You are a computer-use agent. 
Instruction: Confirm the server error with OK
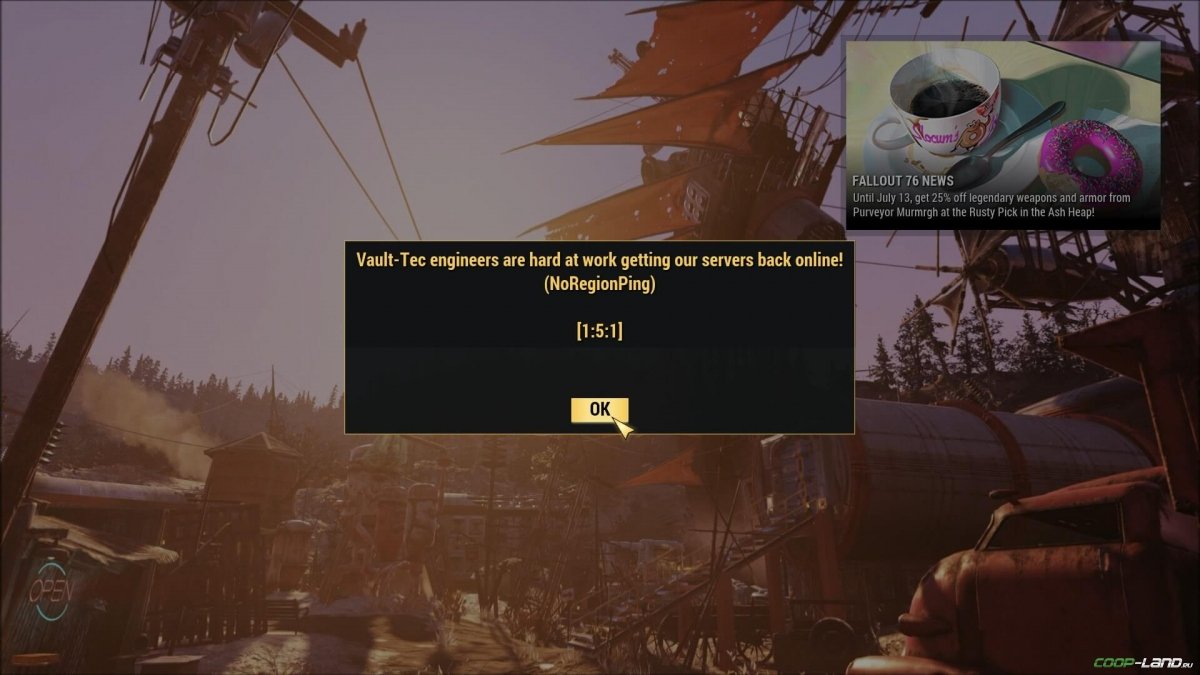click(x=599, y=409)
